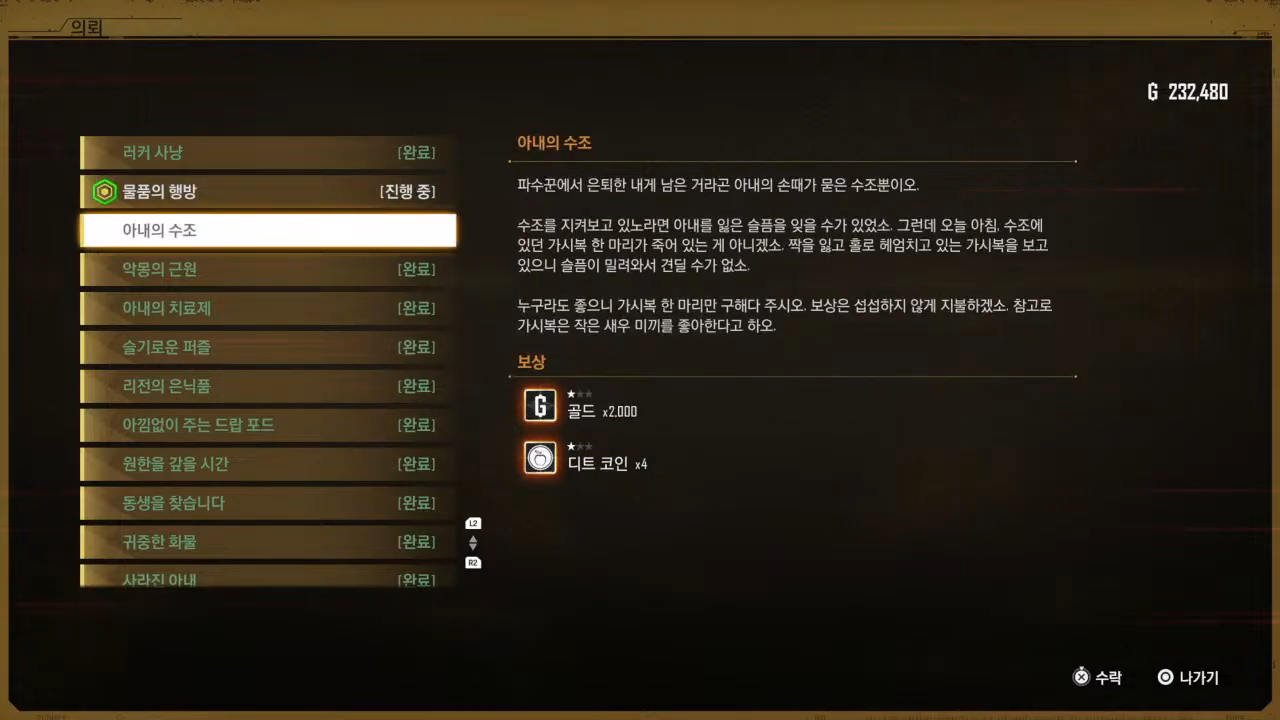This screenshot has height=720, width=1280.
Task: Click the L2 shoulder button indicator
Action: pos(472,522)
